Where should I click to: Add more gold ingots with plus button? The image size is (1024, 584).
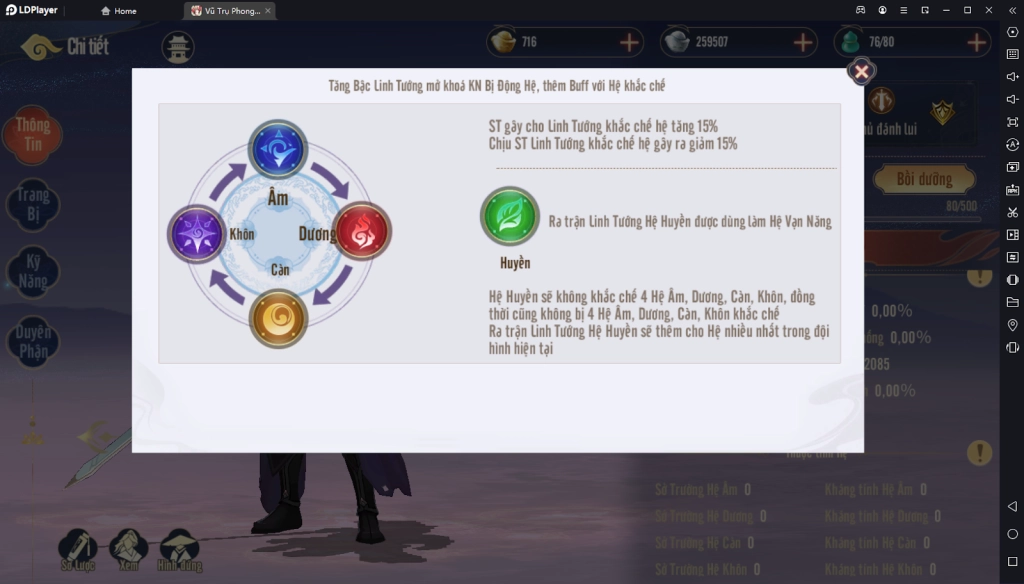coord(630,43)
